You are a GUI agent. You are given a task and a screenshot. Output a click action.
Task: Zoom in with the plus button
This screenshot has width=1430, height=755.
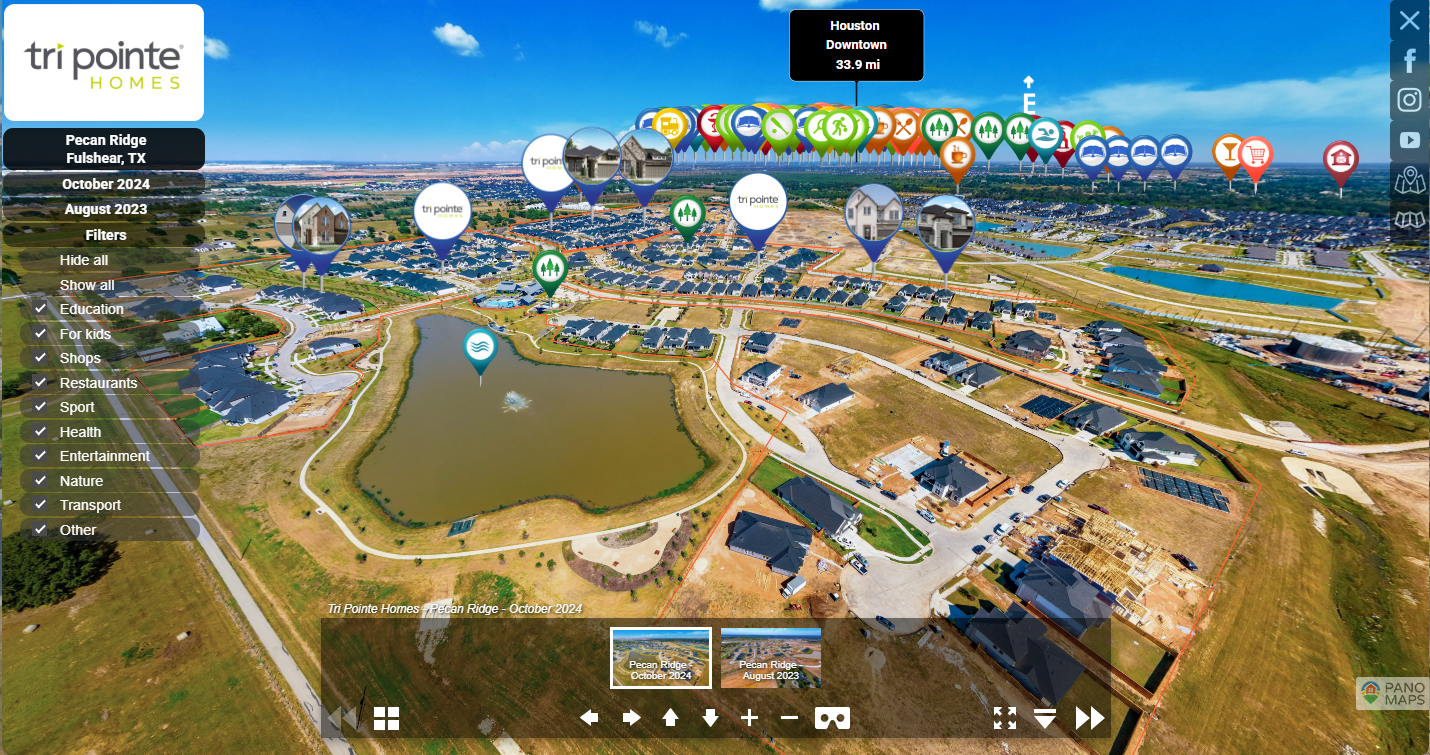pos(750,718)
